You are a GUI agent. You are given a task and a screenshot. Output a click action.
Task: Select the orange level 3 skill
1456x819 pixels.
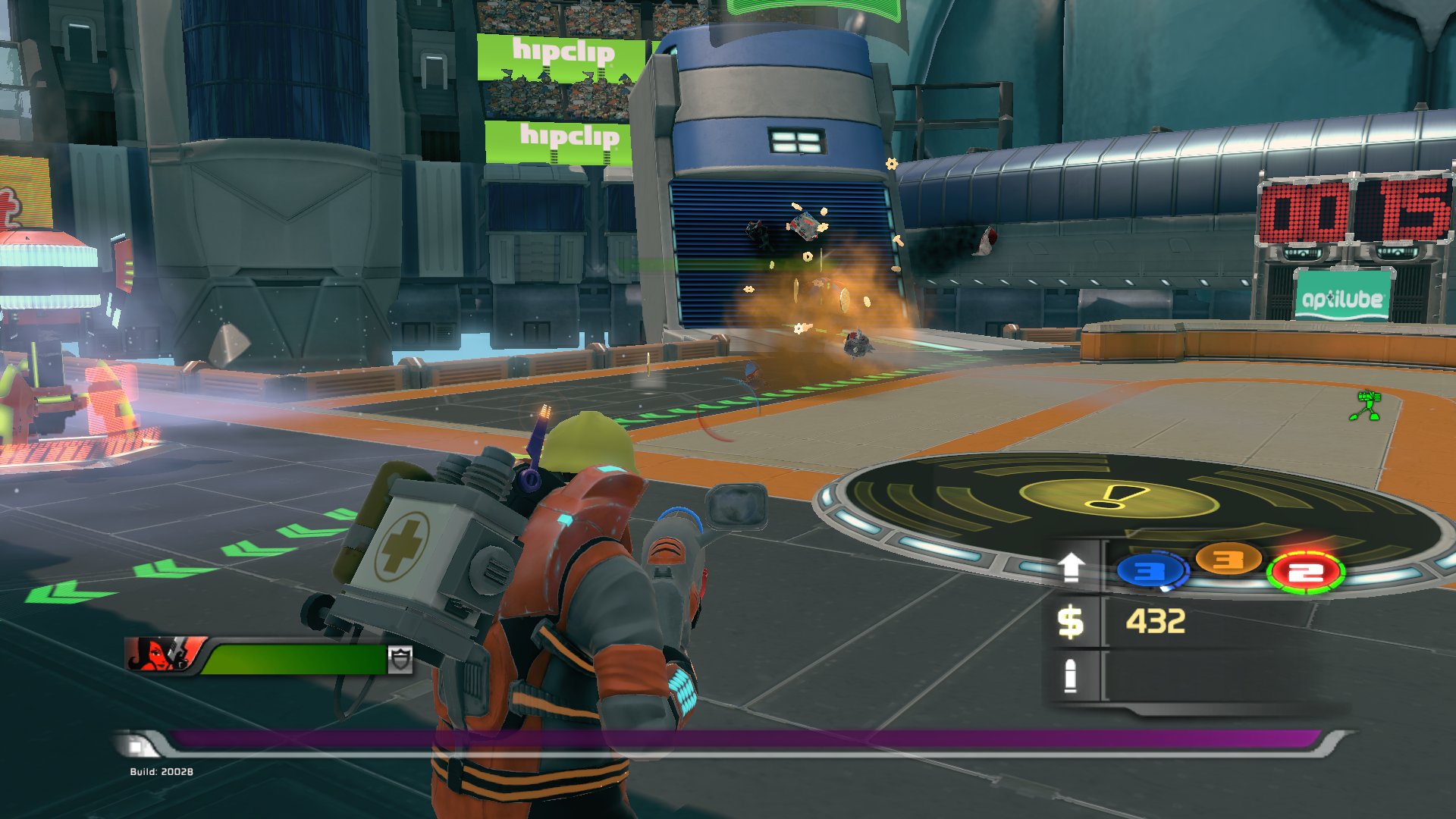(x=1228, y=560)
